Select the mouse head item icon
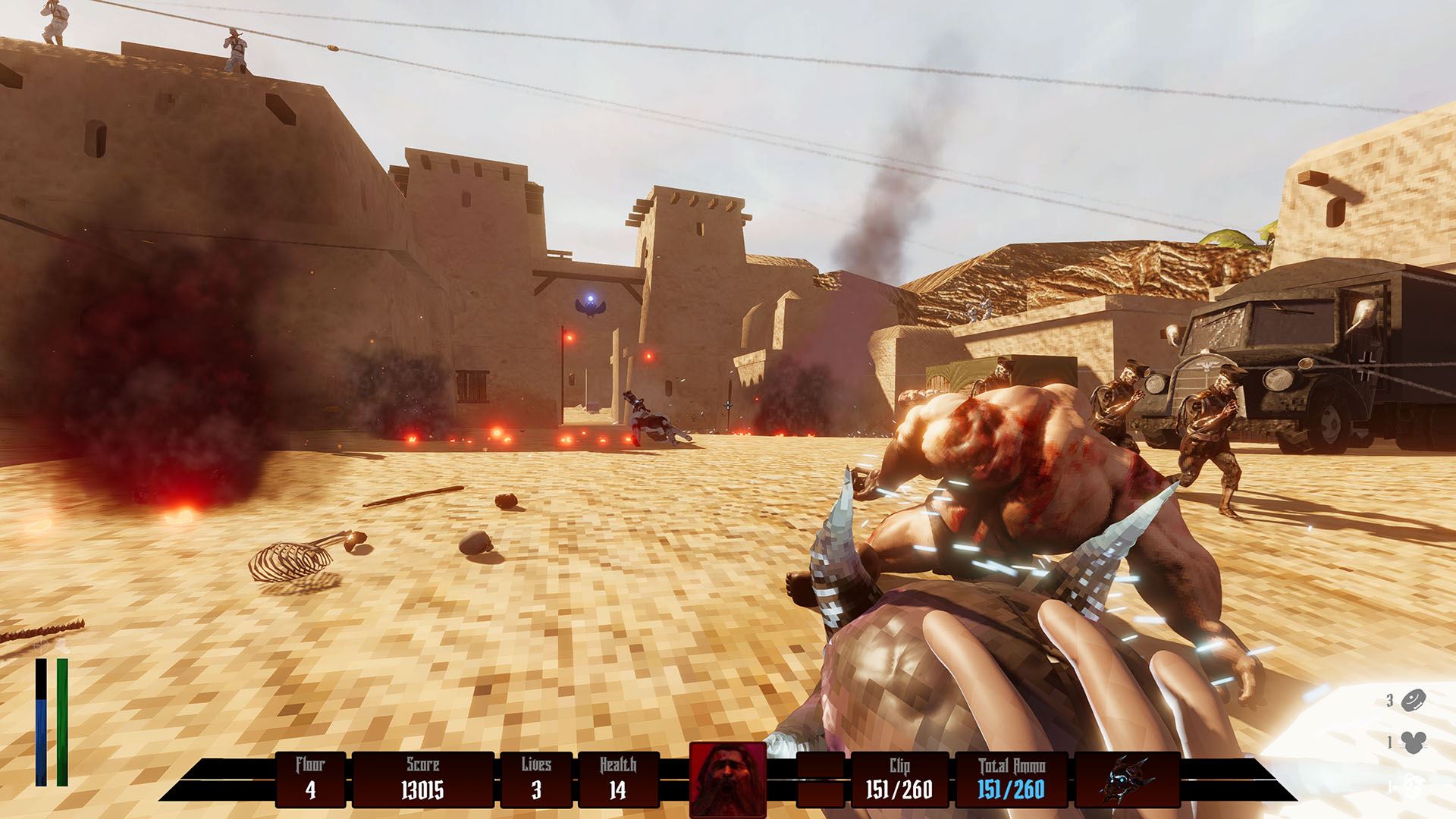This screenshot has width=1456, height=819. (1415, 742)
